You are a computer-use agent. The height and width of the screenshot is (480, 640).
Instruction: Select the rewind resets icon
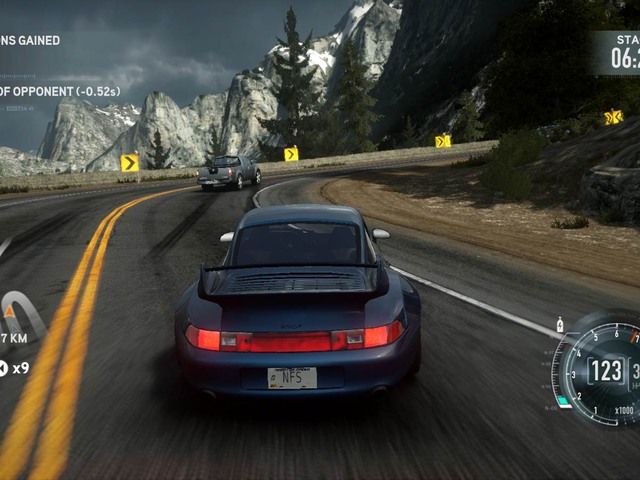pyautogui.click(x=3, y=368)
